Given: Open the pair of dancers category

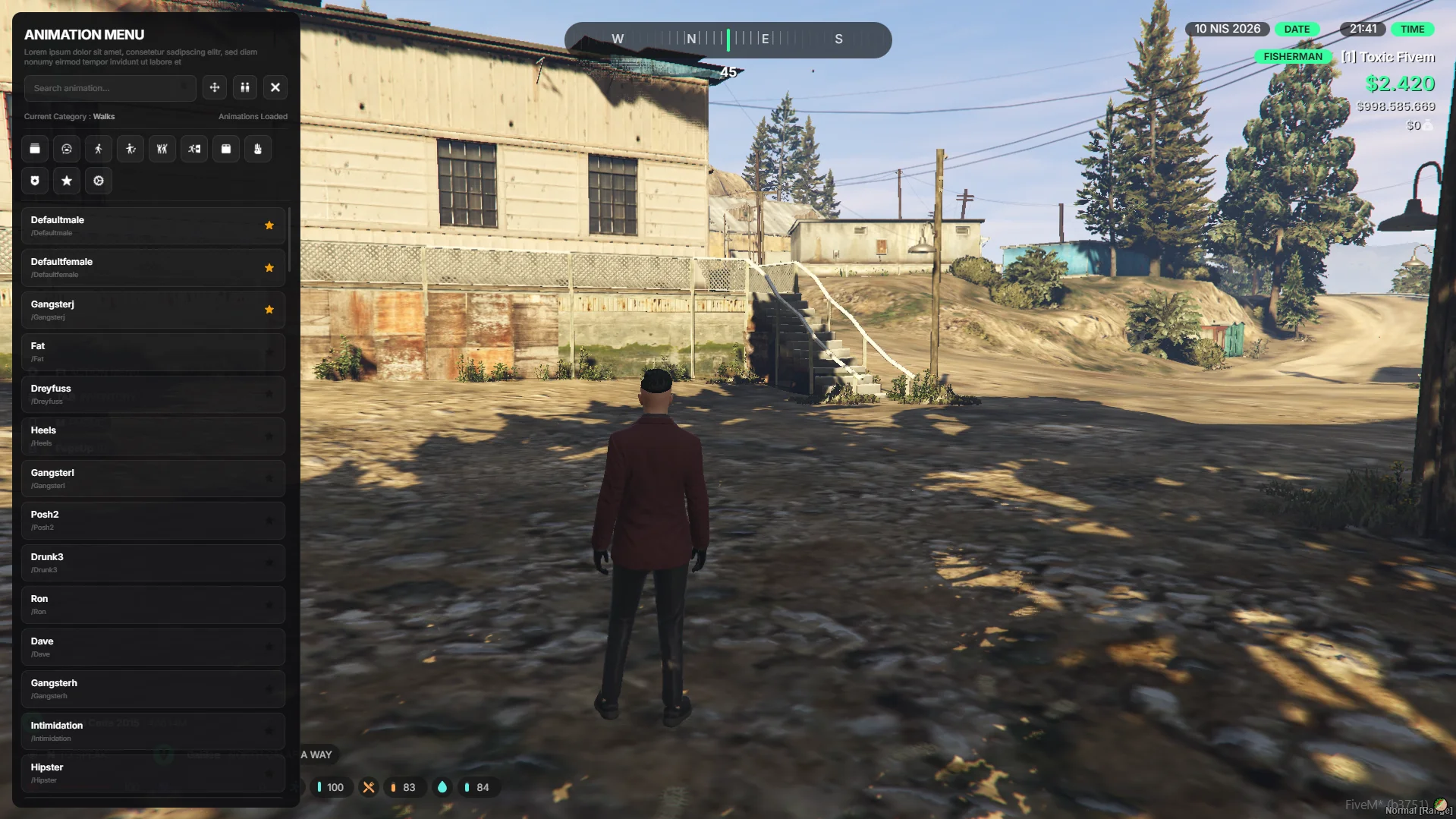Looking at the screenshot, I should (x=162, y=150).
